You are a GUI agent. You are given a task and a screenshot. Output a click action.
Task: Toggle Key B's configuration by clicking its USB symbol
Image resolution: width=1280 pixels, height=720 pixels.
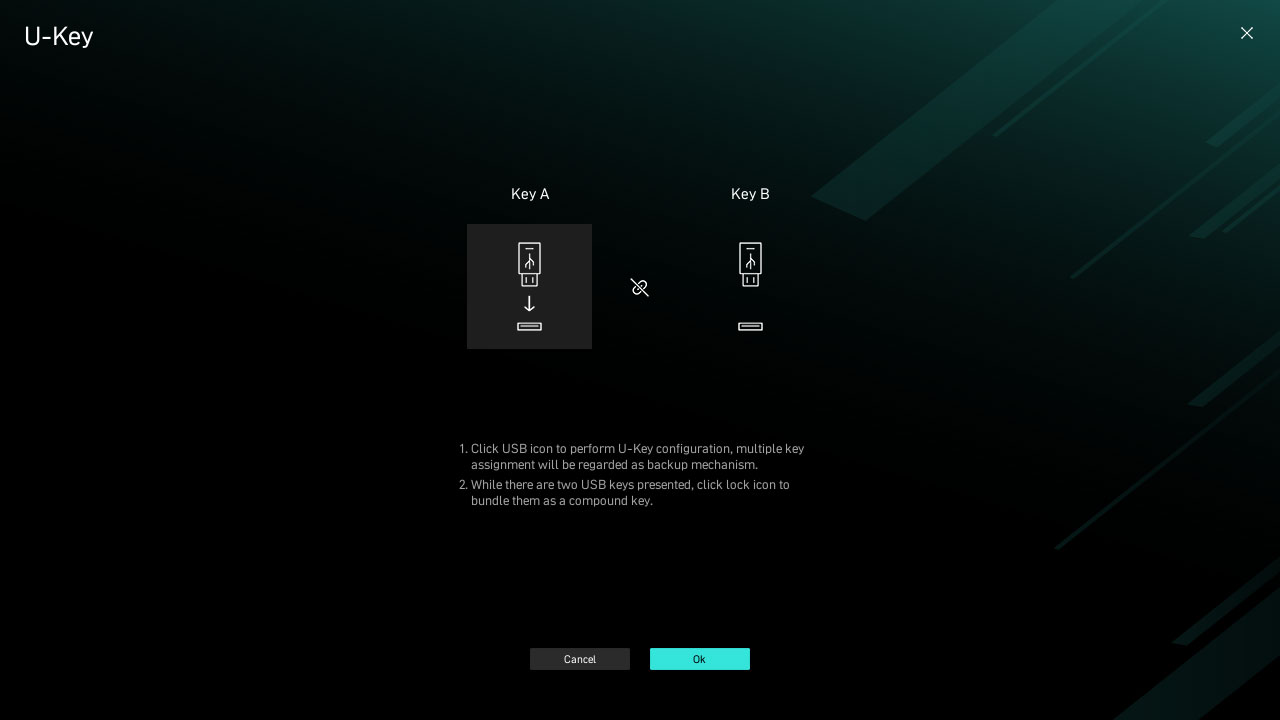pos(750,264)
